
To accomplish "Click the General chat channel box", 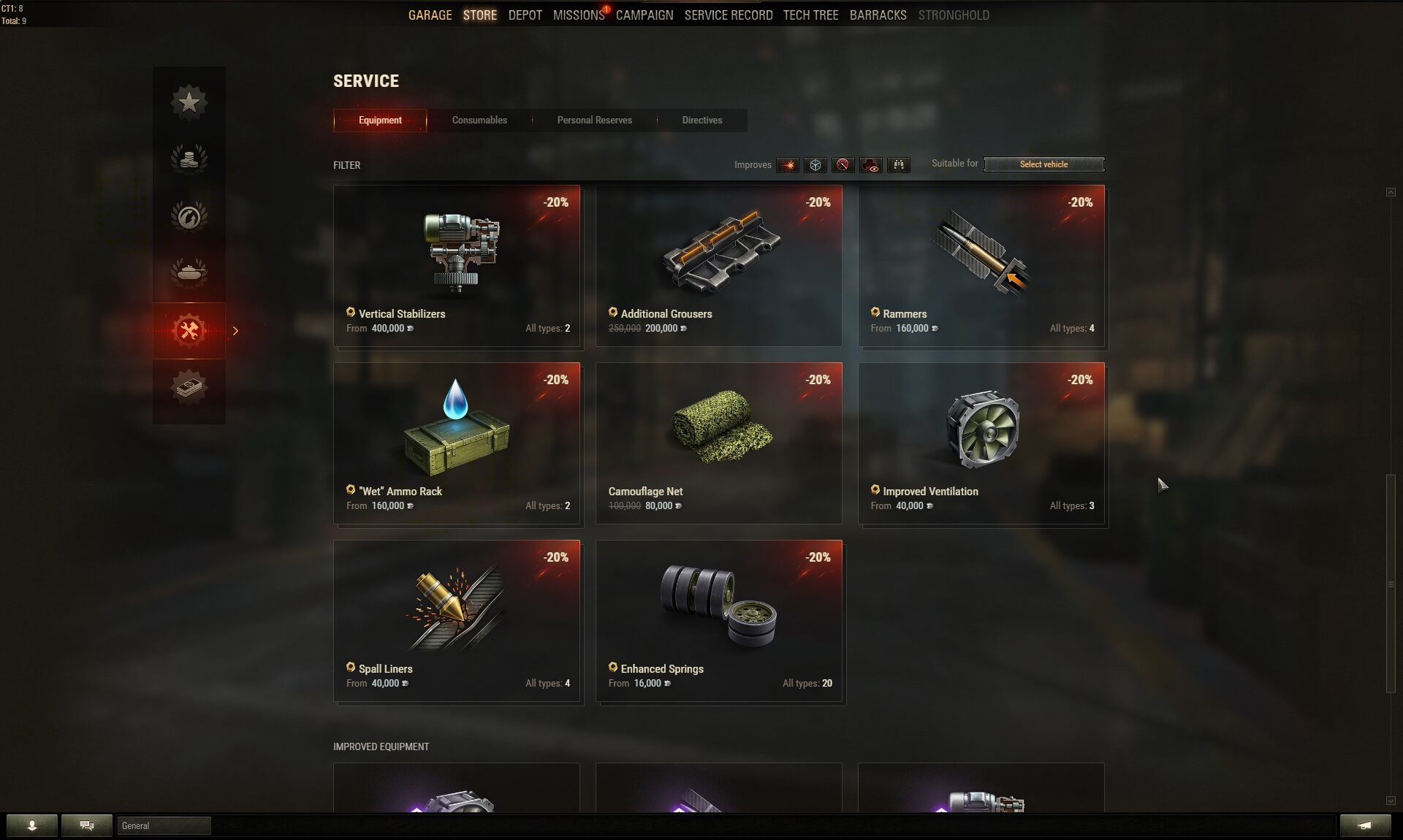I will pyautogui.click(x=164, y=825).
